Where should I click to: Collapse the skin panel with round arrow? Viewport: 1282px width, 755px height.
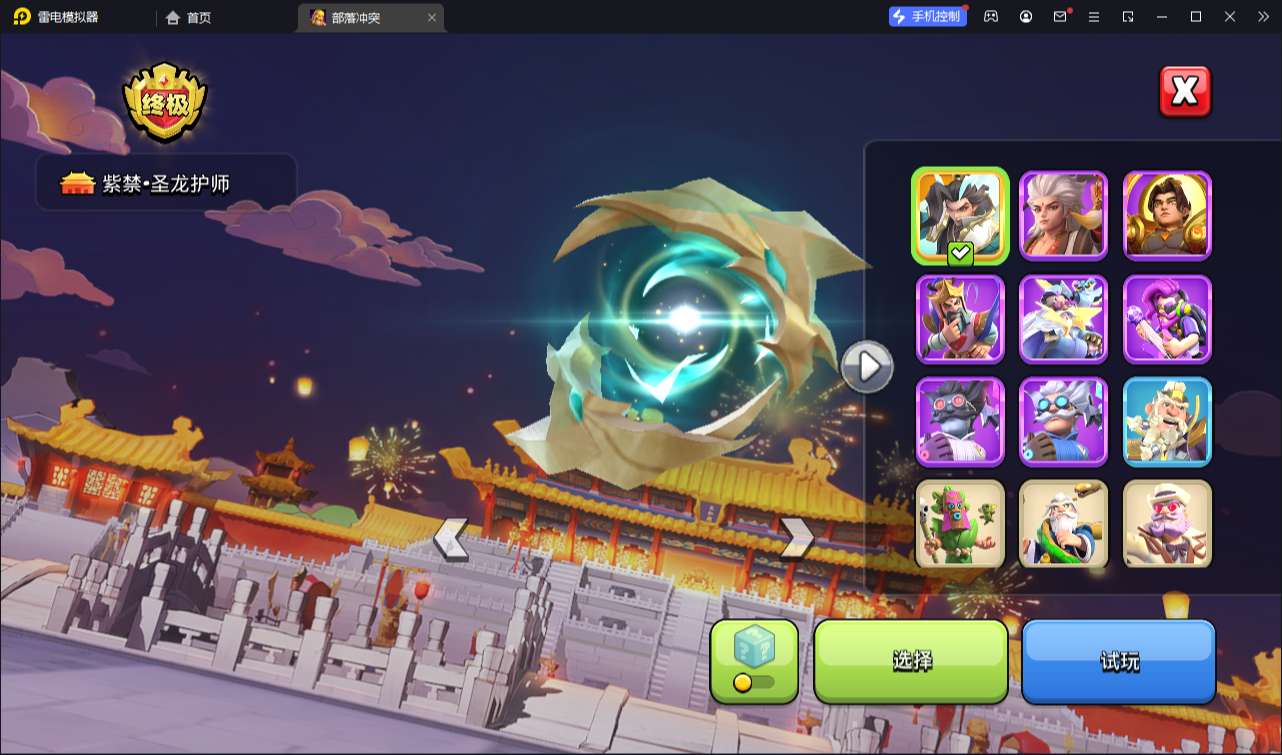[x=866, y=367]
